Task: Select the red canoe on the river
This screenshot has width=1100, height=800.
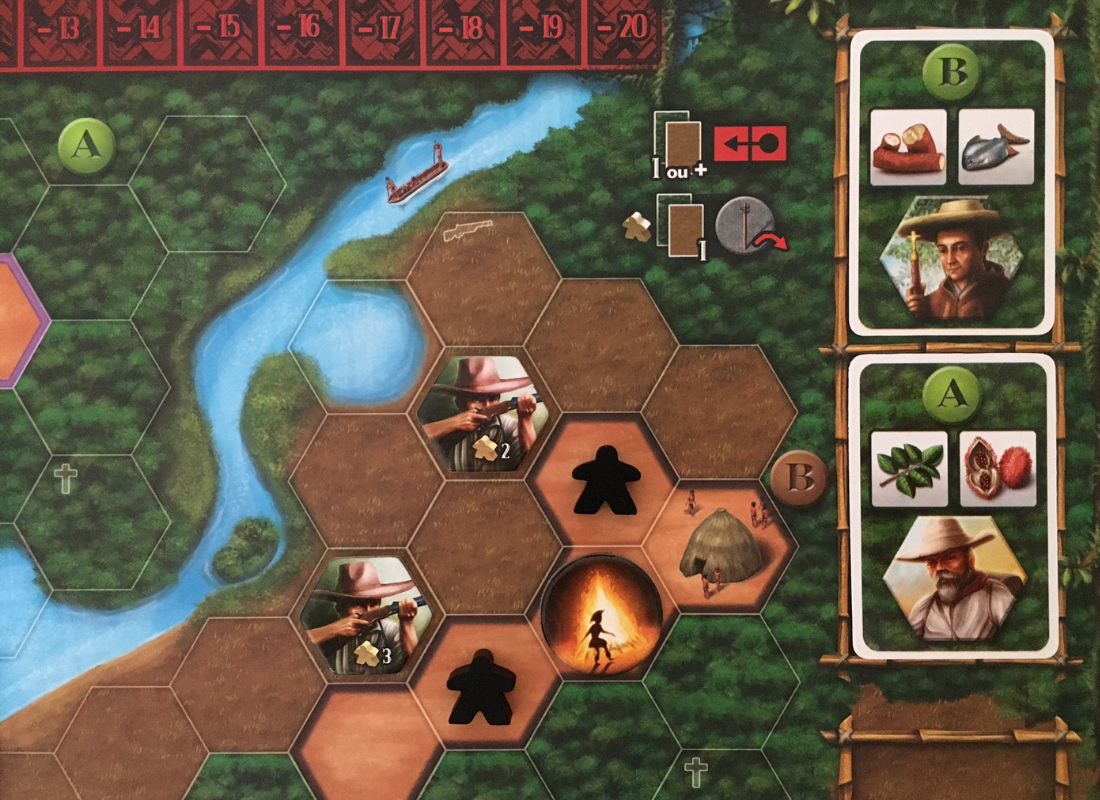Action: 415,177
